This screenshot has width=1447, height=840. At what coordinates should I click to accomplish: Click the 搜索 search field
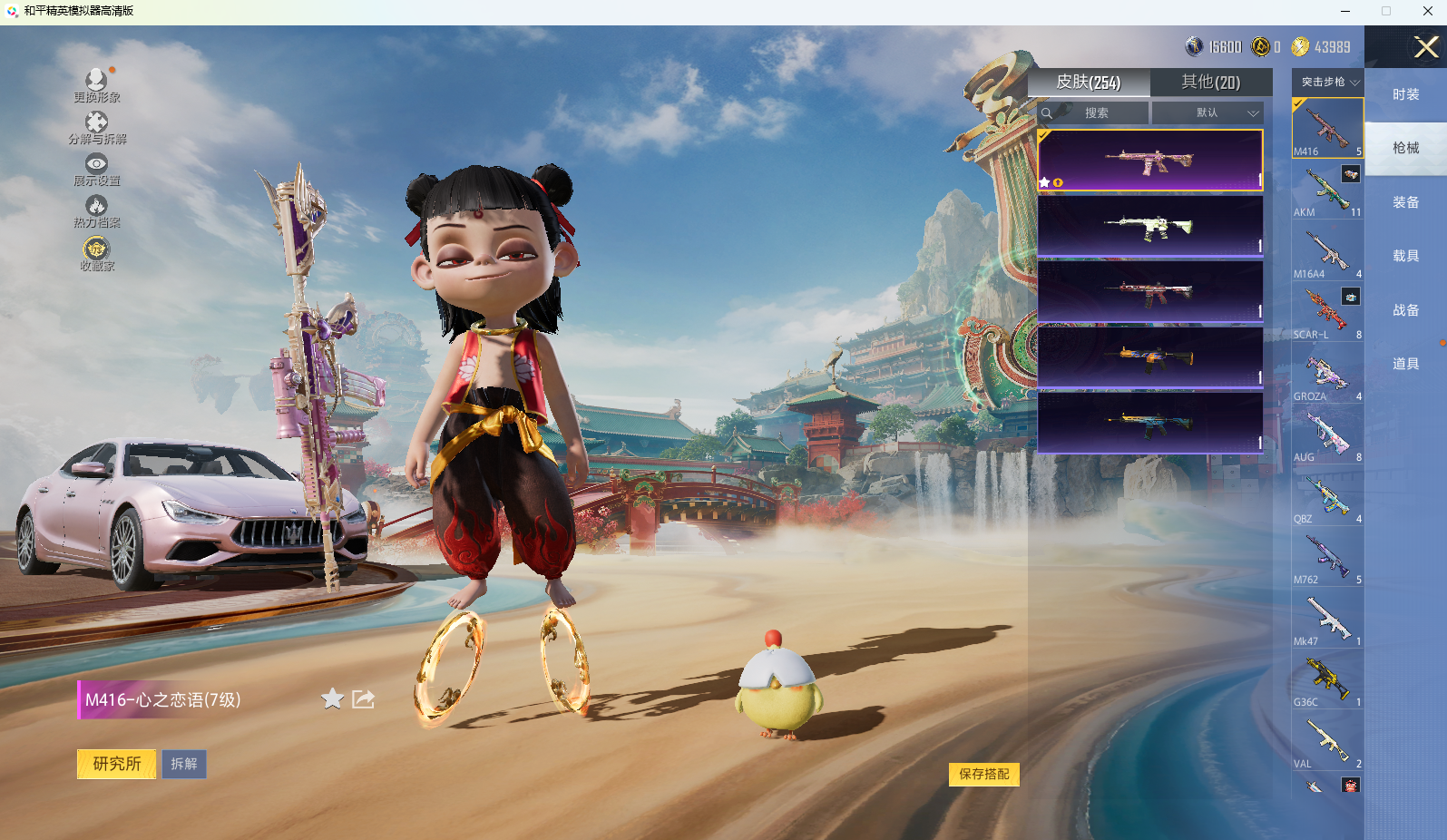coord(1096,113)
